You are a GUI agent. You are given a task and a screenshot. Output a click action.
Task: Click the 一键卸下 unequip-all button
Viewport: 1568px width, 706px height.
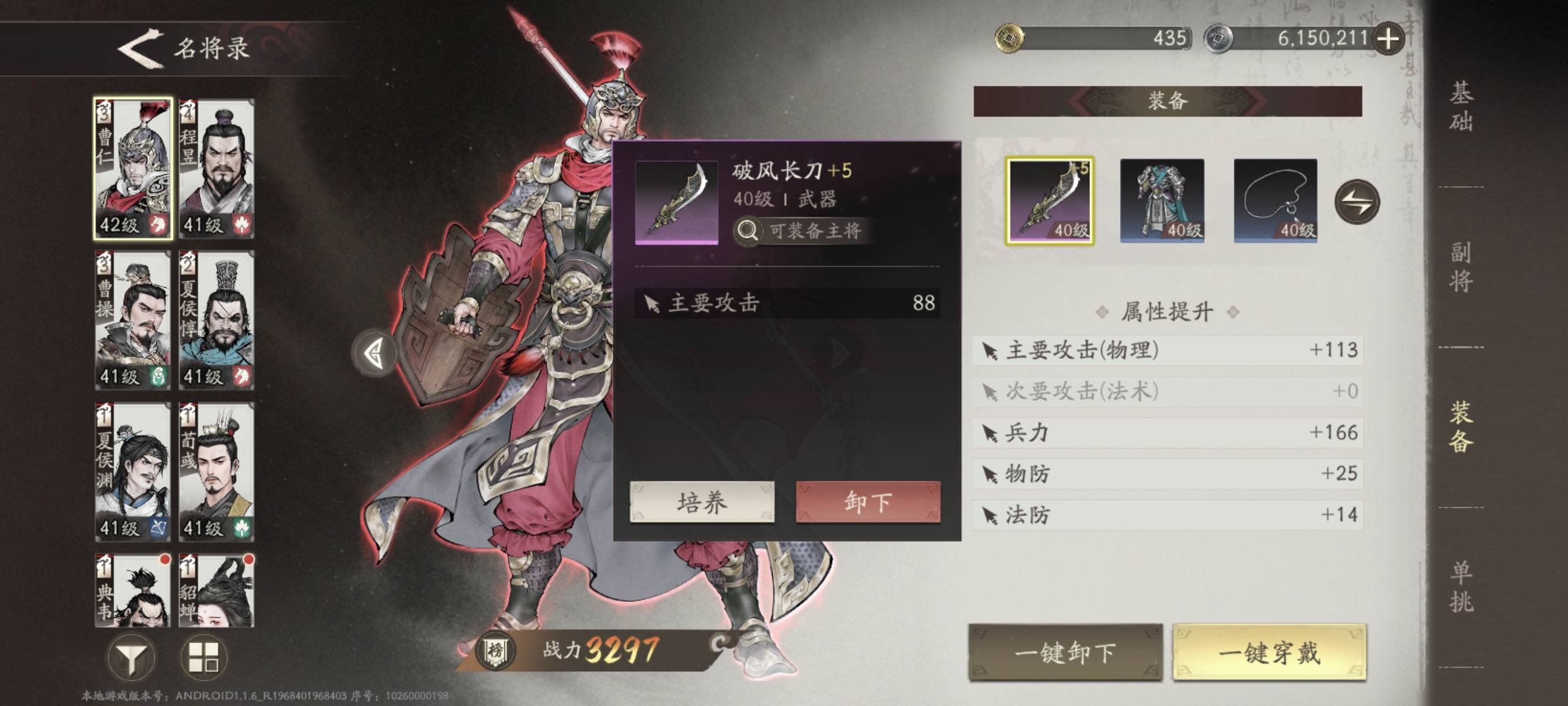pos(1065,652)
